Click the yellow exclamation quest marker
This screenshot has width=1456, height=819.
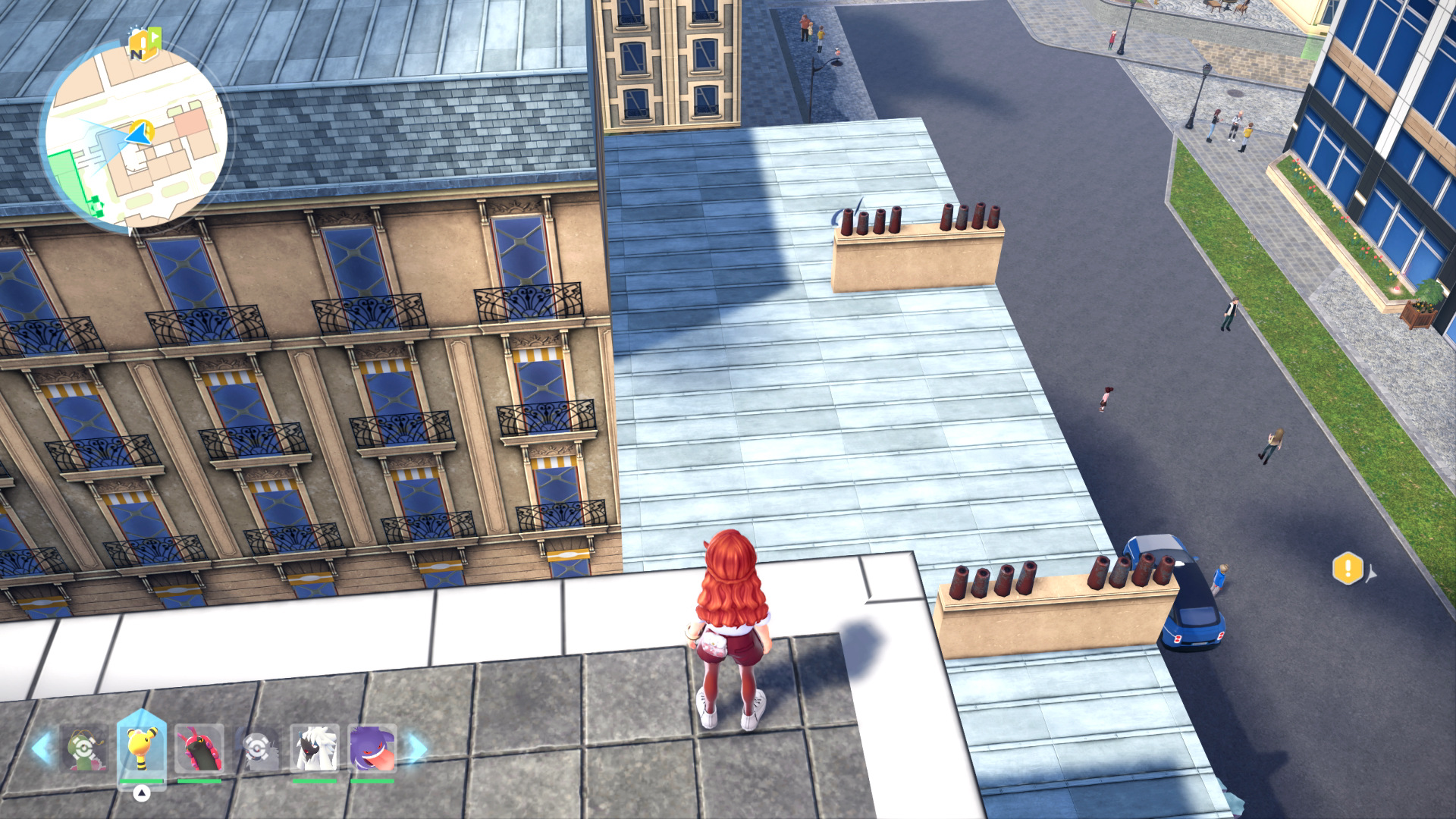point(1348,568)
